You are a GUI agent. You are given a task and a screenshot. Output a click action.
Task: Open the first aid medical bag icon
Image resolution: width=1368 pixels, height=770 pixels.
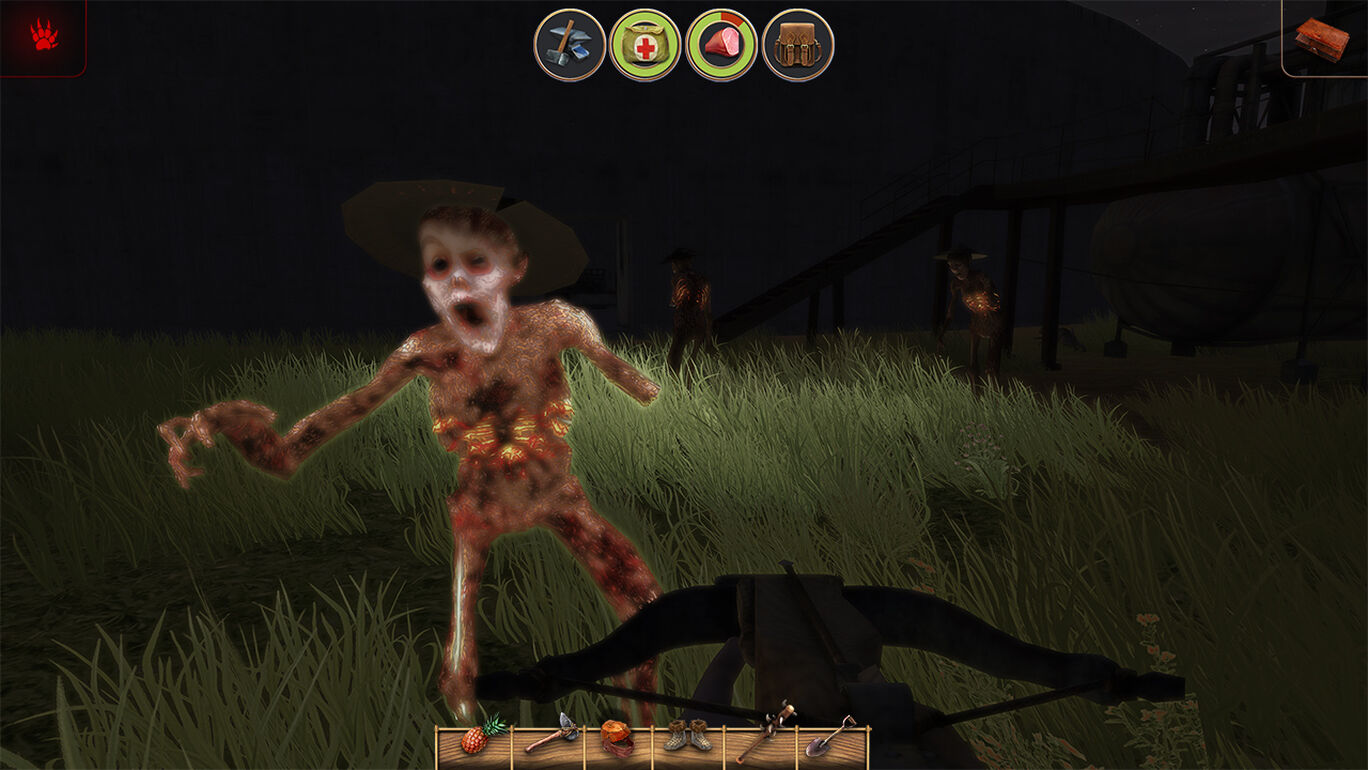click(645, 45)
